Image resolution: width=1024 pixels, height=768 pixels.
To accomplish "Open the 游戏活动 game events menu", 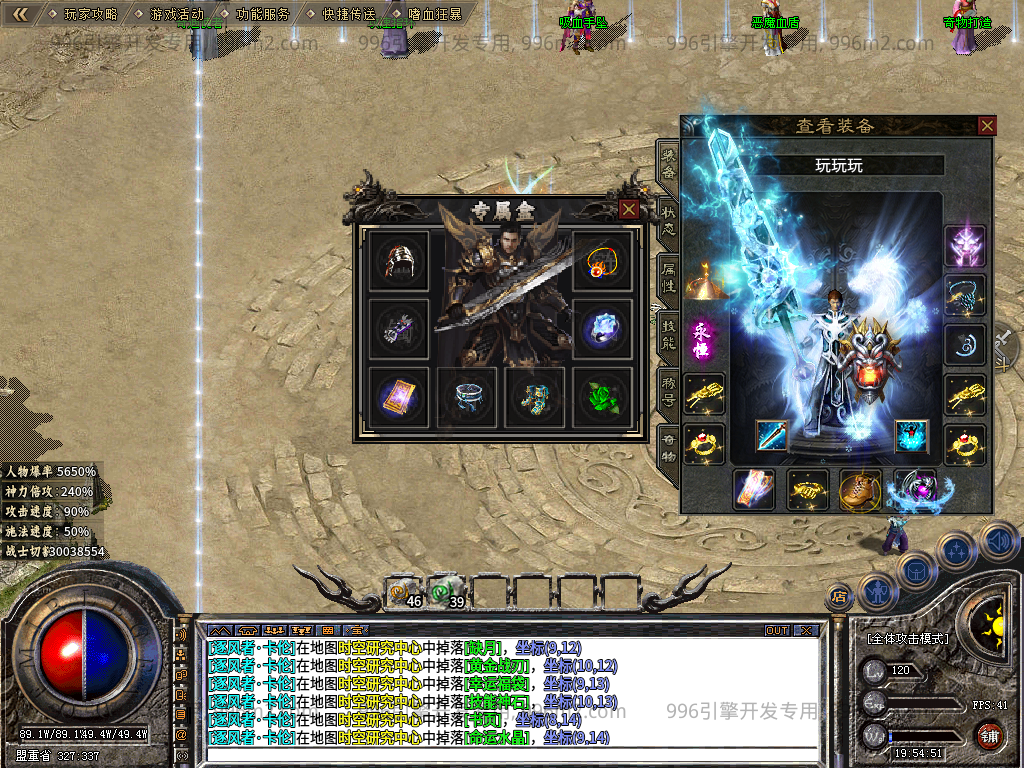I will 176,14.
